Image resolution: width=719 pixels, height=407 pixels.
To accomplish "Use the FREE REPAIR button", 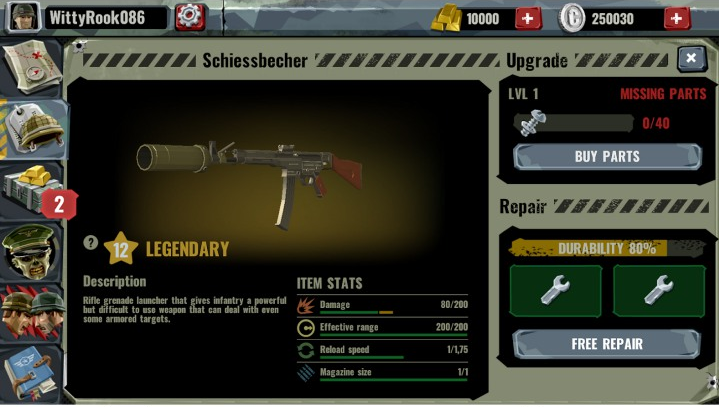I will pyautogui.click(x=607, y=344).
